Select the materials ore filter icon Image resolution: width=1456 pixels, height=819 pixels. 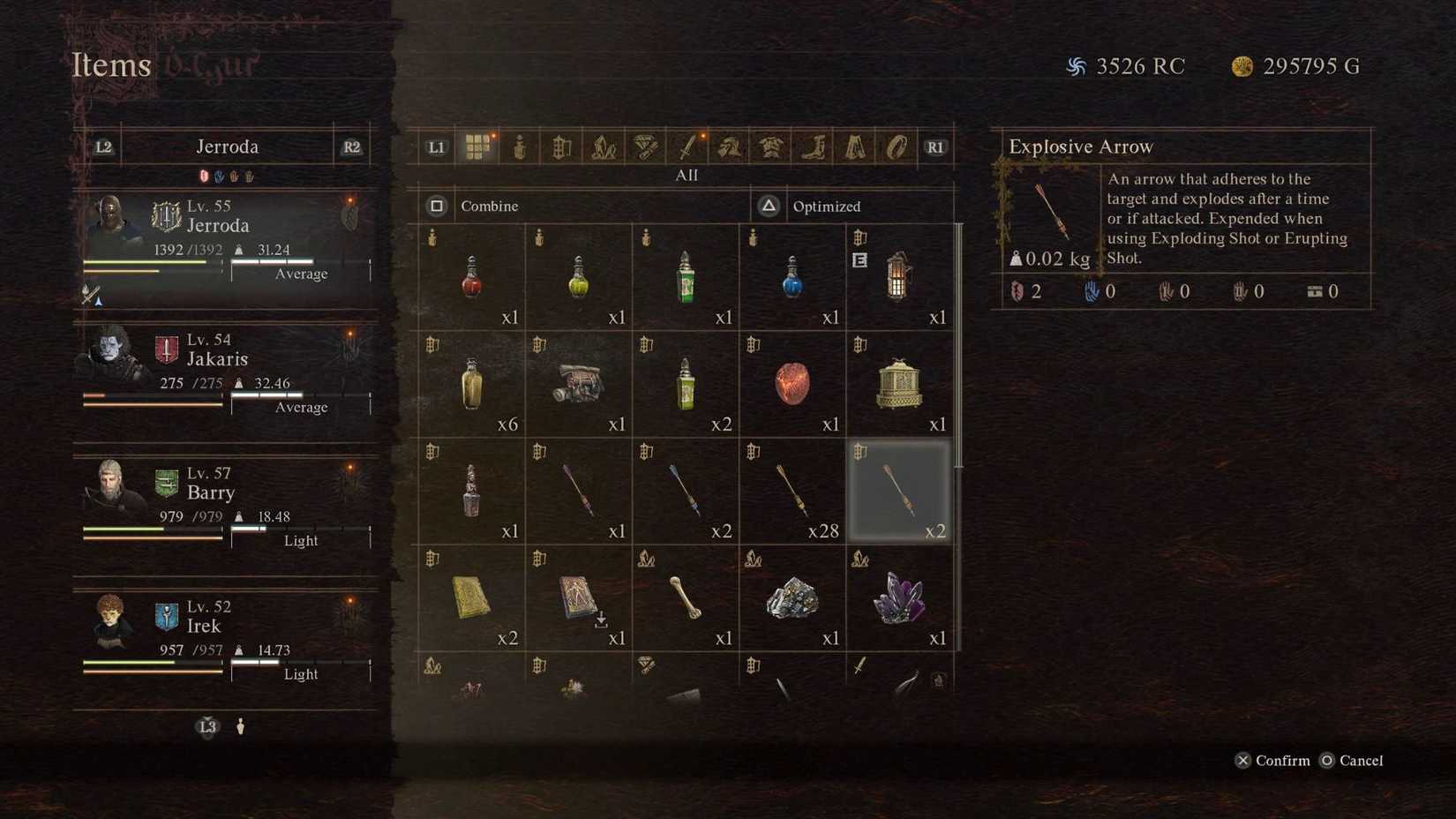(604, 147)
